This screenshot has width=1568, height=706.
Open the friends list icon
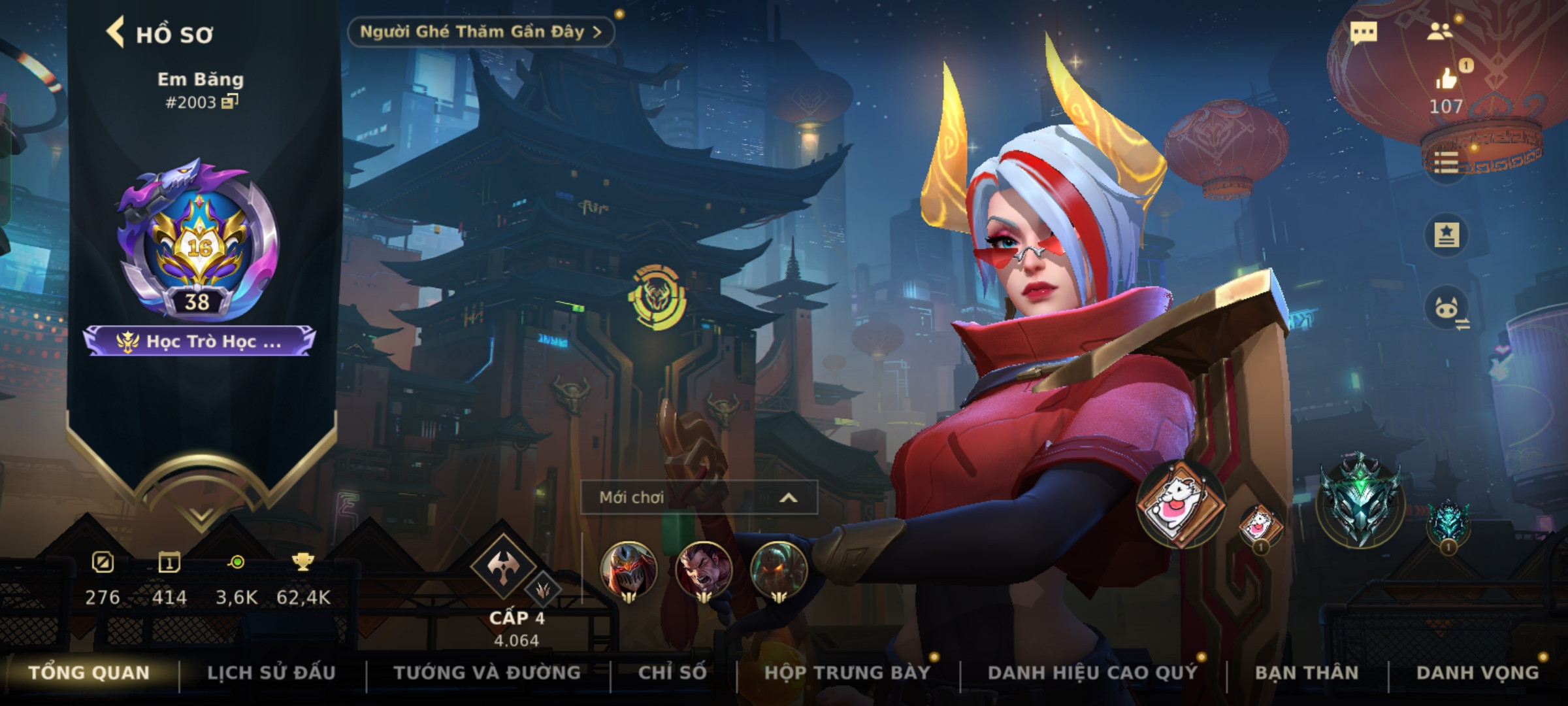[x=1439, y=31]
